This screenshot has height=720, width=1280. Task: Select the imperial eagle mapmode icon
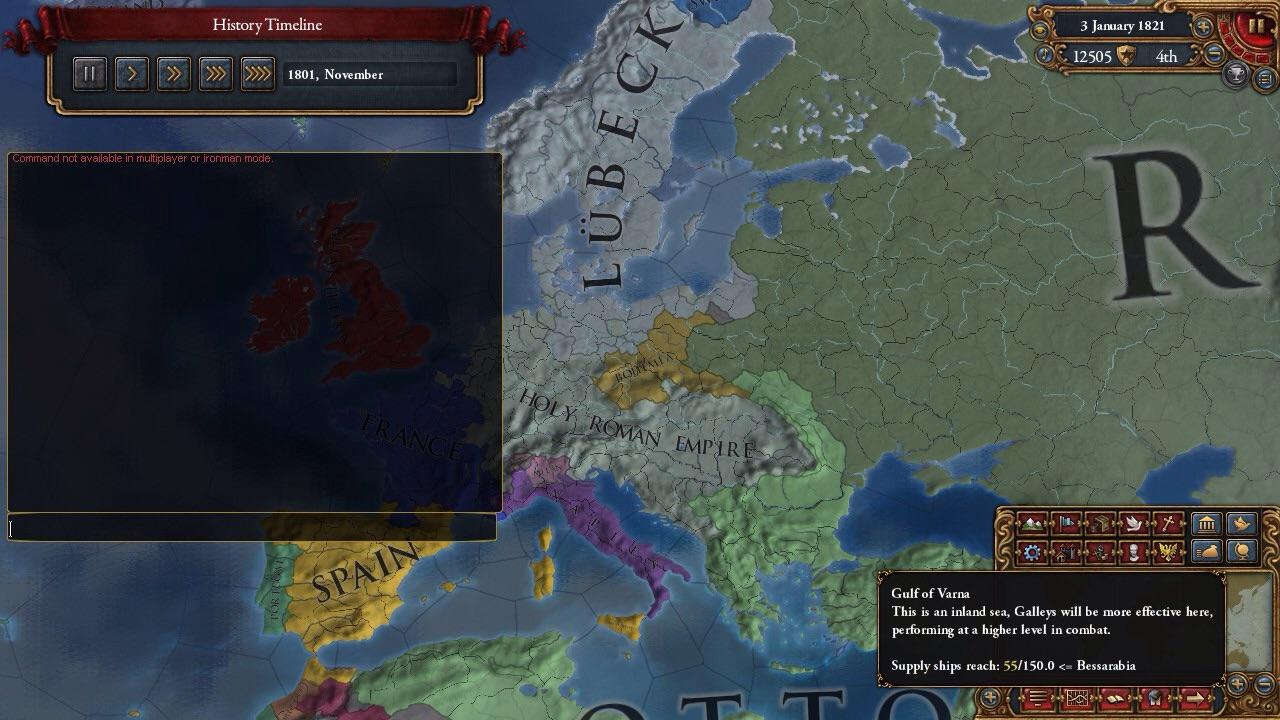(x=1169, y=551)
